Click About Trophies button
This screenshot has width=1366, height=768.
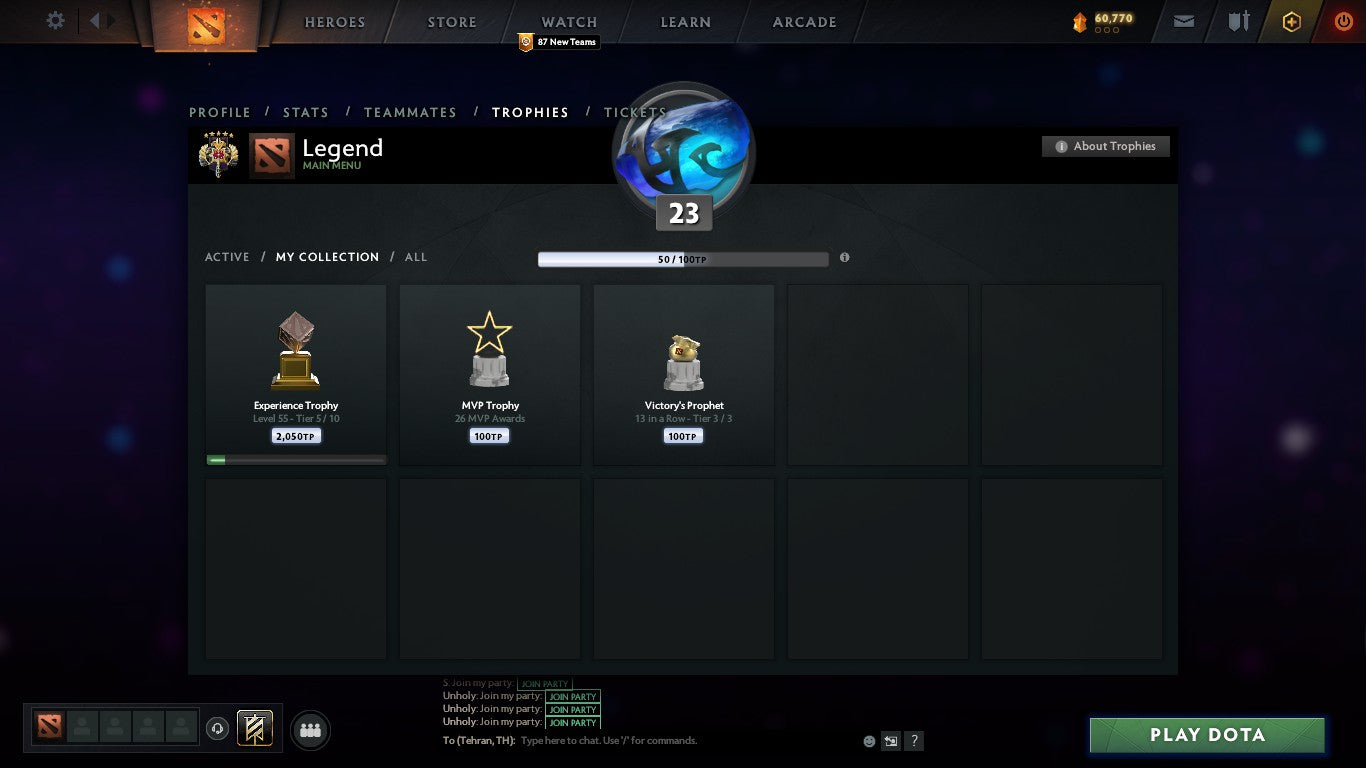pos(1105,145)
